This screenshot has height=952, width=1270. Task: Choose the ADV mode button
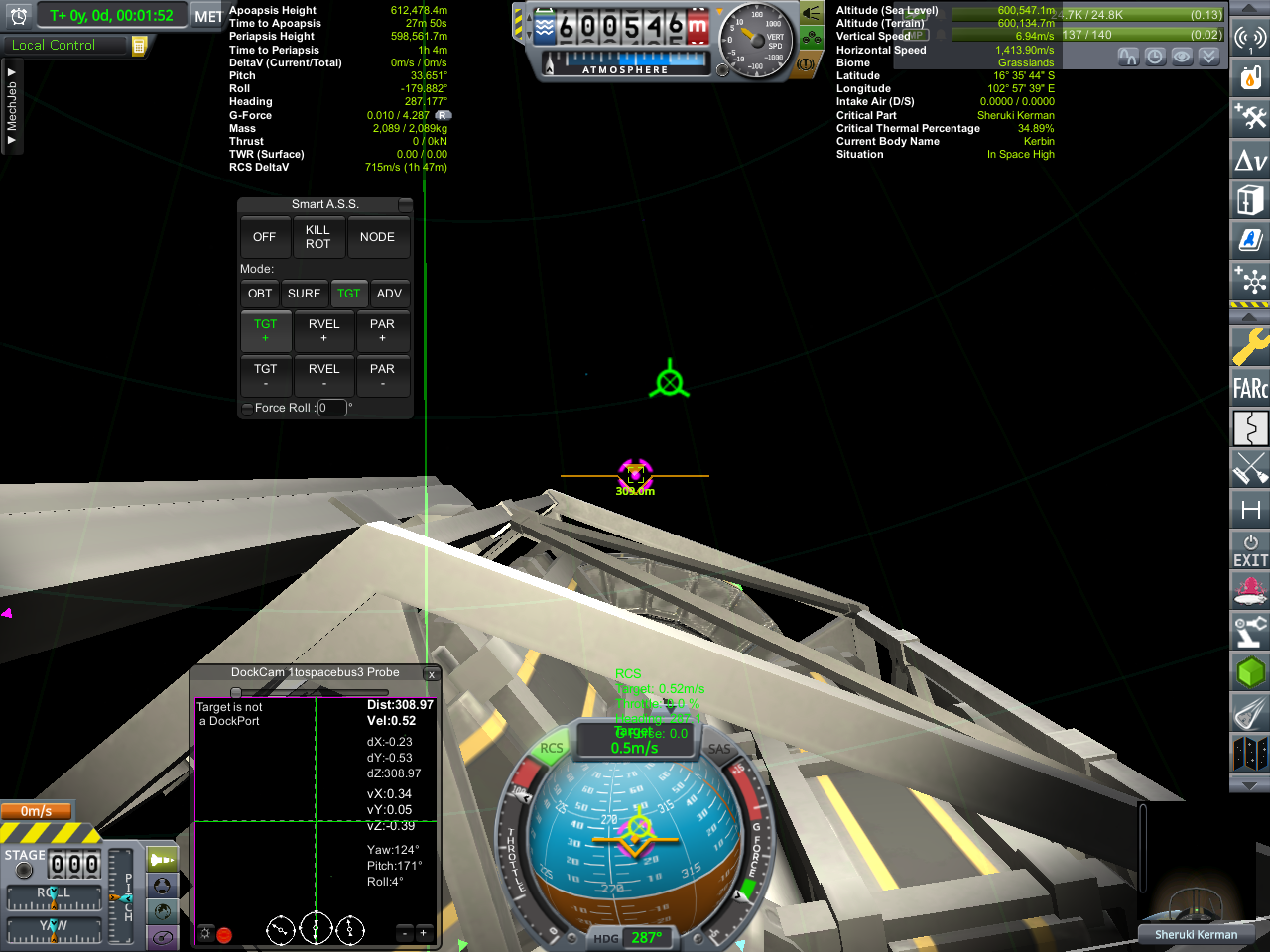pyautogui.click(x=389, y=294)
